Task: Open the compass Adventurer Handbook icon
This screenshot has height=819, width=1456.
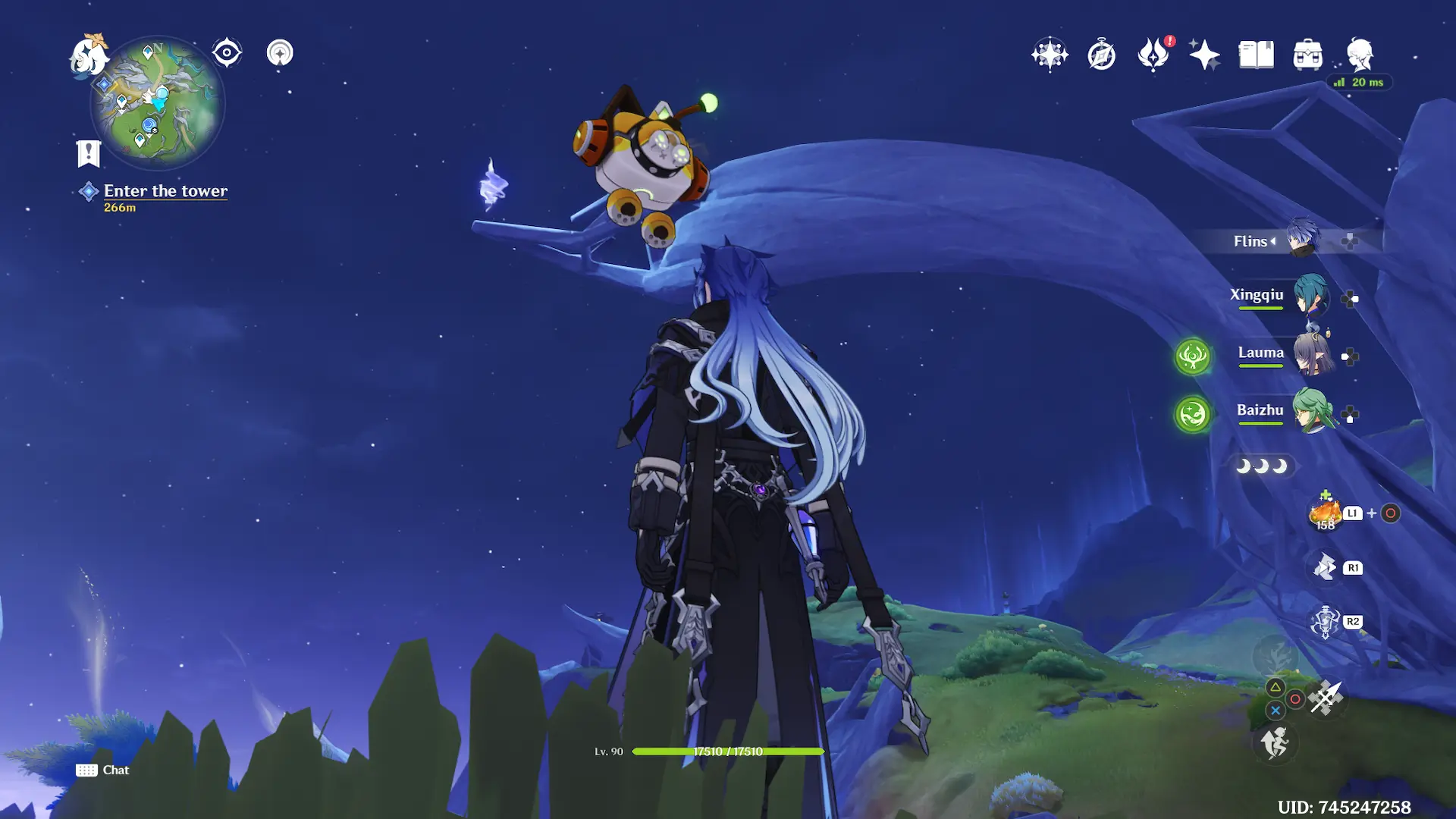Action: 1101,55
